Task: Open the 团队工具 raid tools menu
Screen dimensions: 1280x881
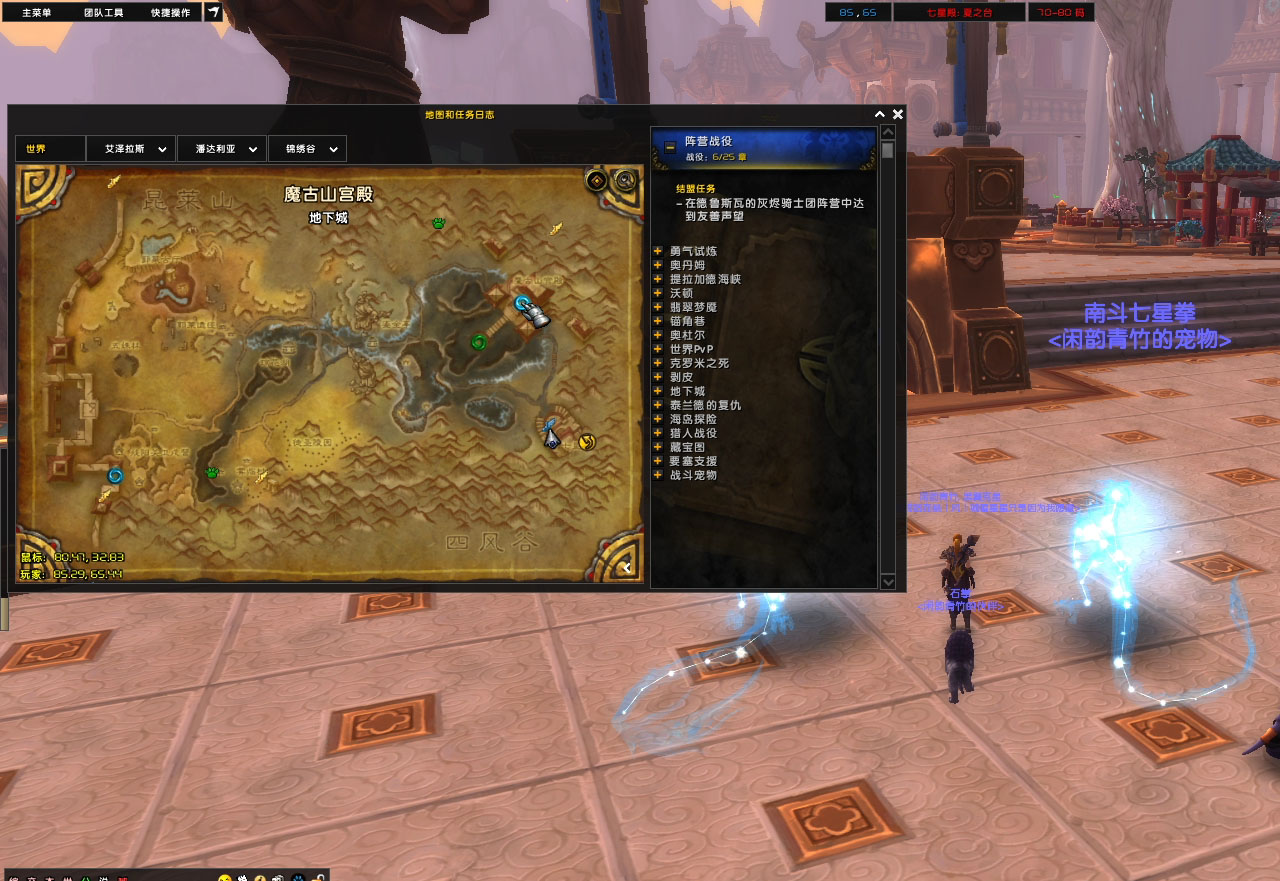Action: tap(103, 13)
